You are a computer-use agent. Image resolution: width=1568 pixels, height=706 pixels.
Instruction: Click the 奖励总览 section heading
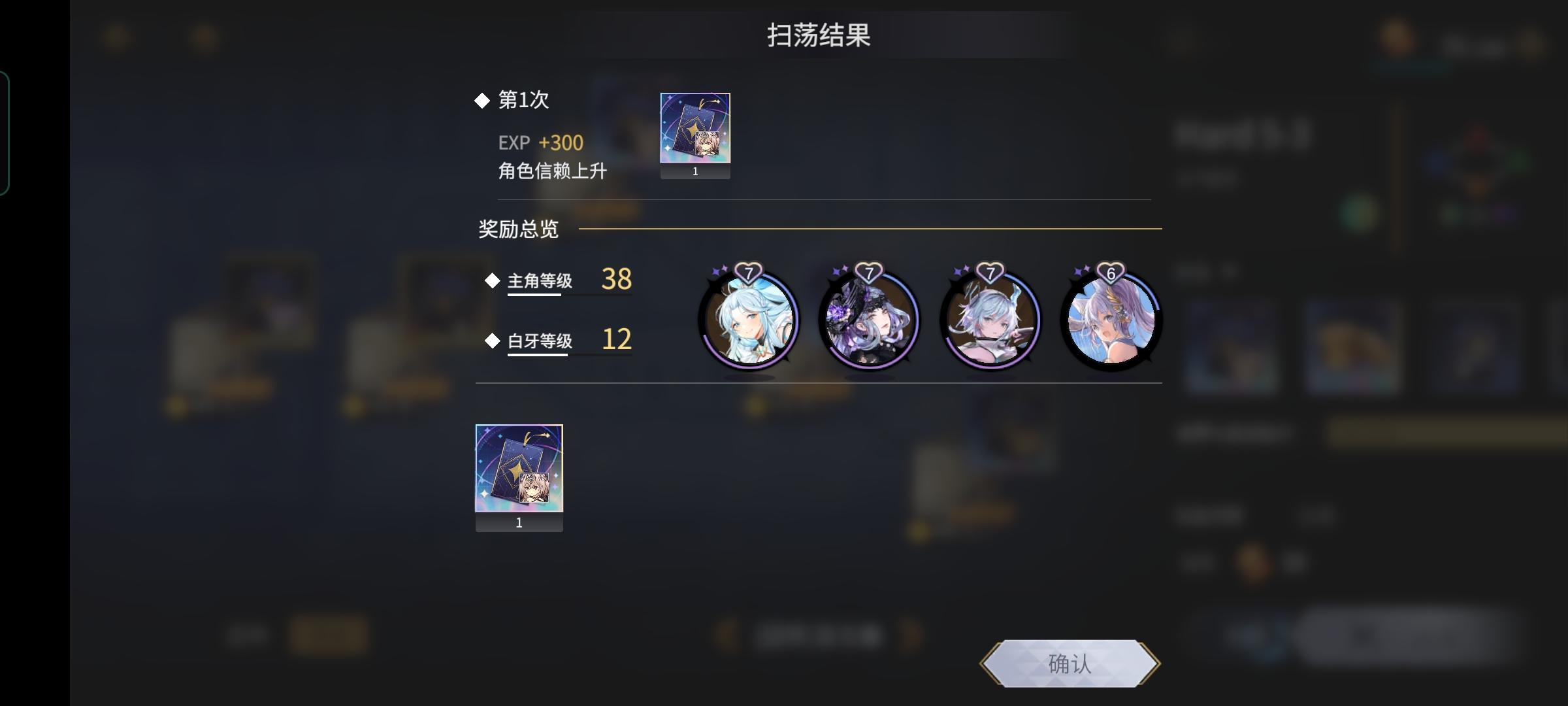[518, 230]
